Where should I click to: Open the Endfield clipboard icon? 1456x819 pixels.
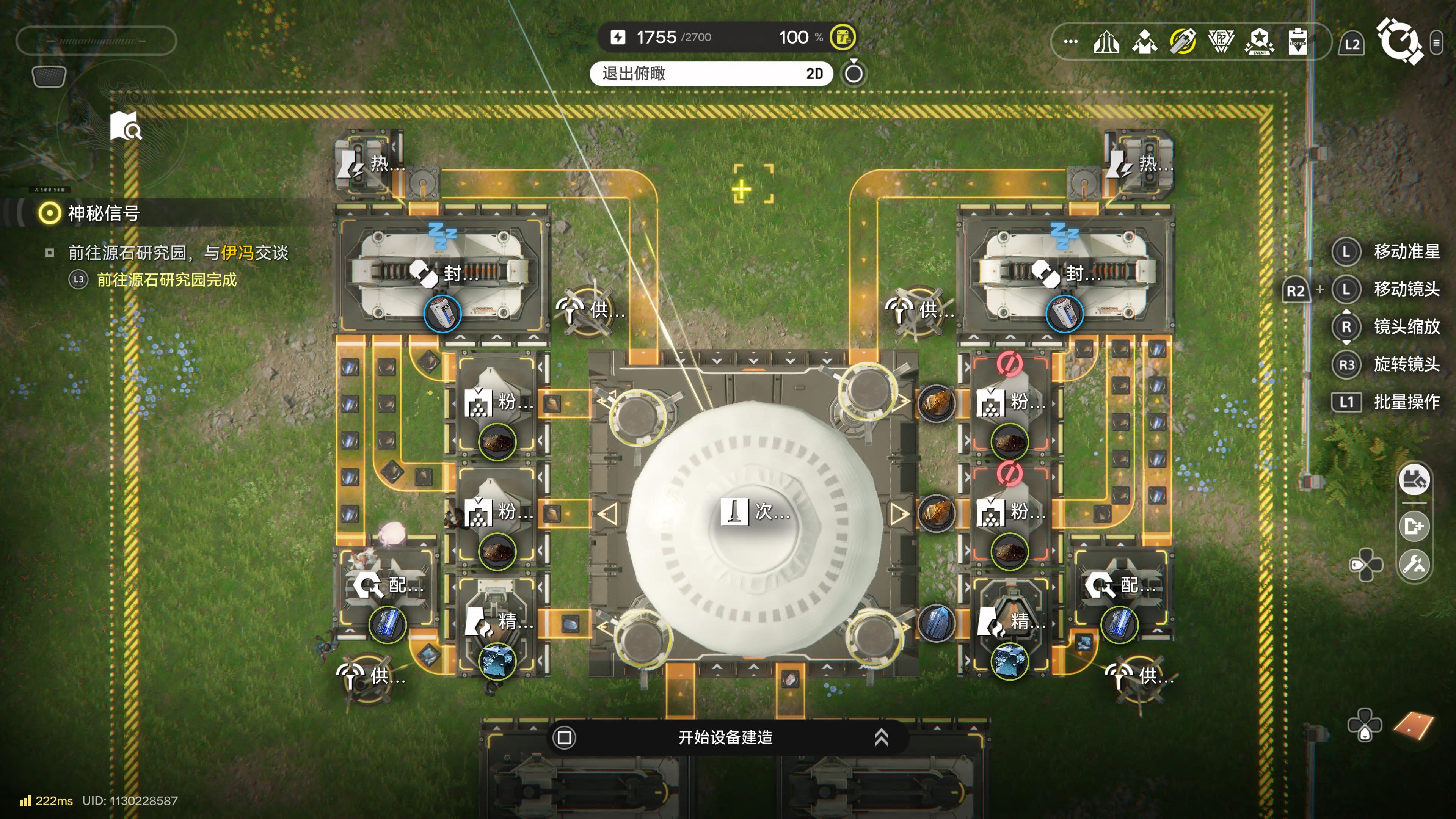tap(1298, 42)
